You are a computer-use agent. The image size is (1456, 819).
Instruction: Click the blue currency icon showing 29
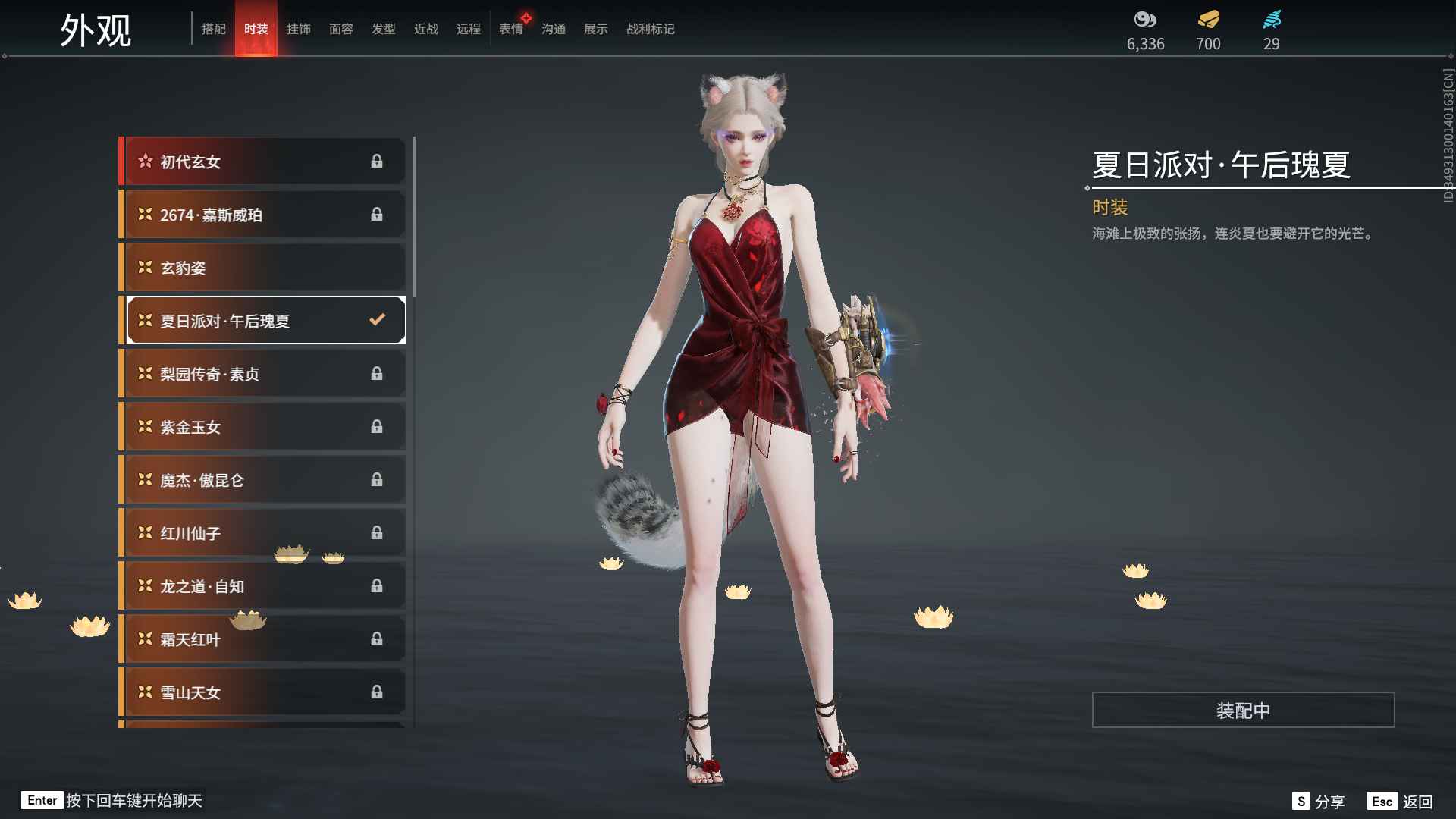tap(1271, 20)
